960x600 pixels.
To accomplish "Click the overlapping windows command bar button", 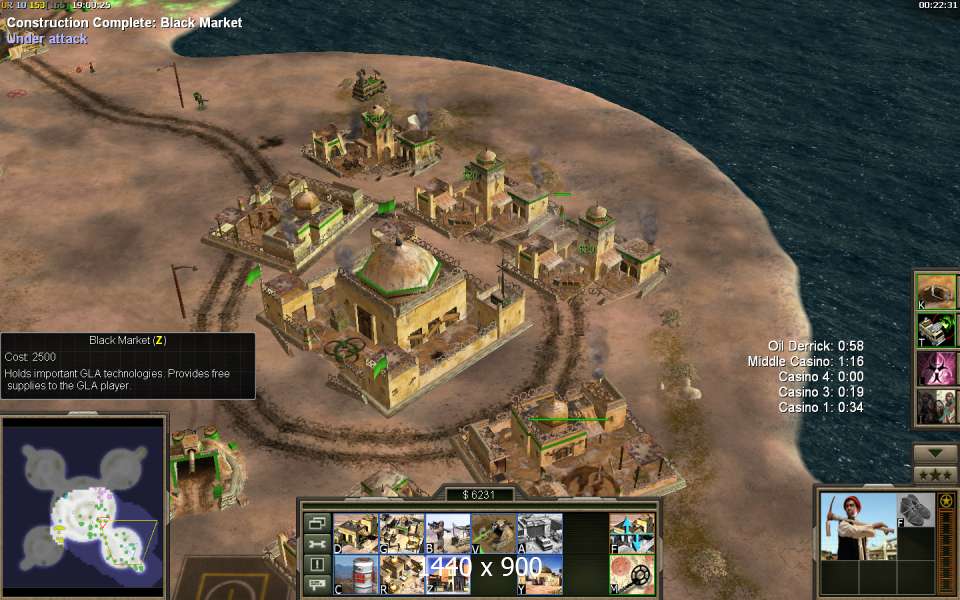I will 316,523.
